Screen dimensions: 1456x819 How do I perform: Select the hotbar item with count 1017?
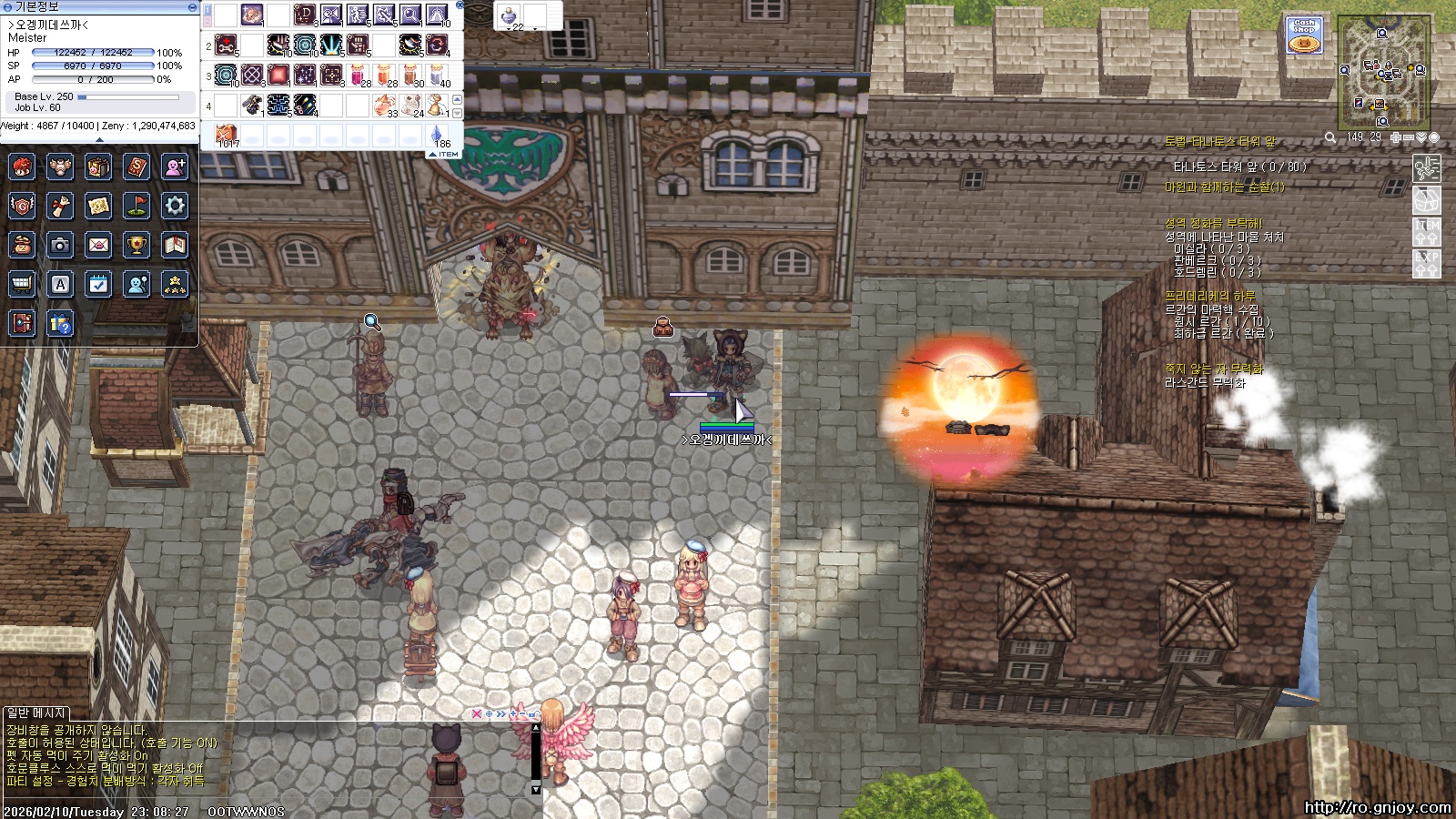(227, 136)
